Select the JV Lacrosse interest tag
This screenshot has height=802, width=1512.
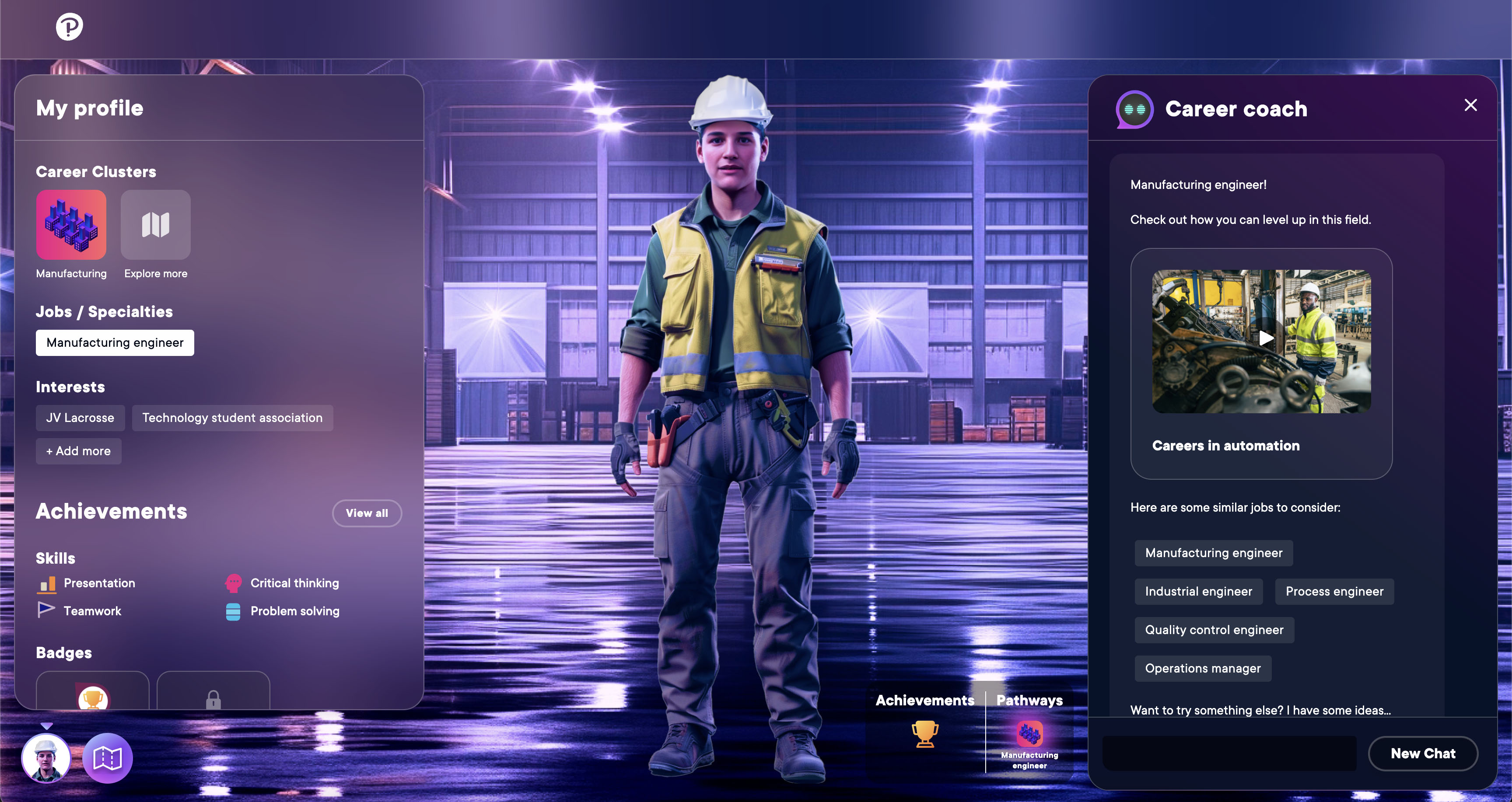coord(80,418)
